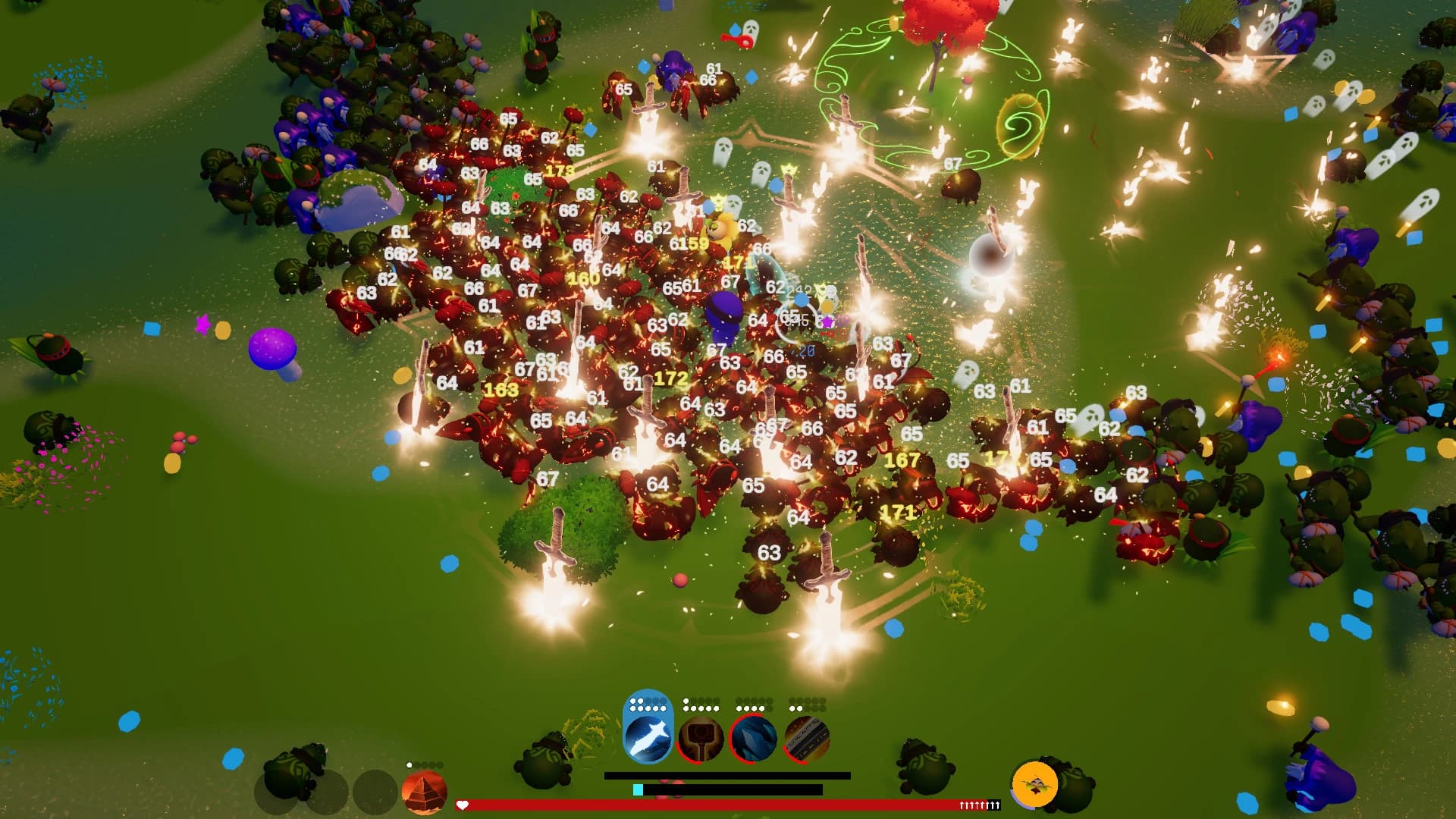Image resolution: width=1456 pixels, height=819 pixels.
Task: Expand the second grayed item slot bottom left
Action: [328, 792]
